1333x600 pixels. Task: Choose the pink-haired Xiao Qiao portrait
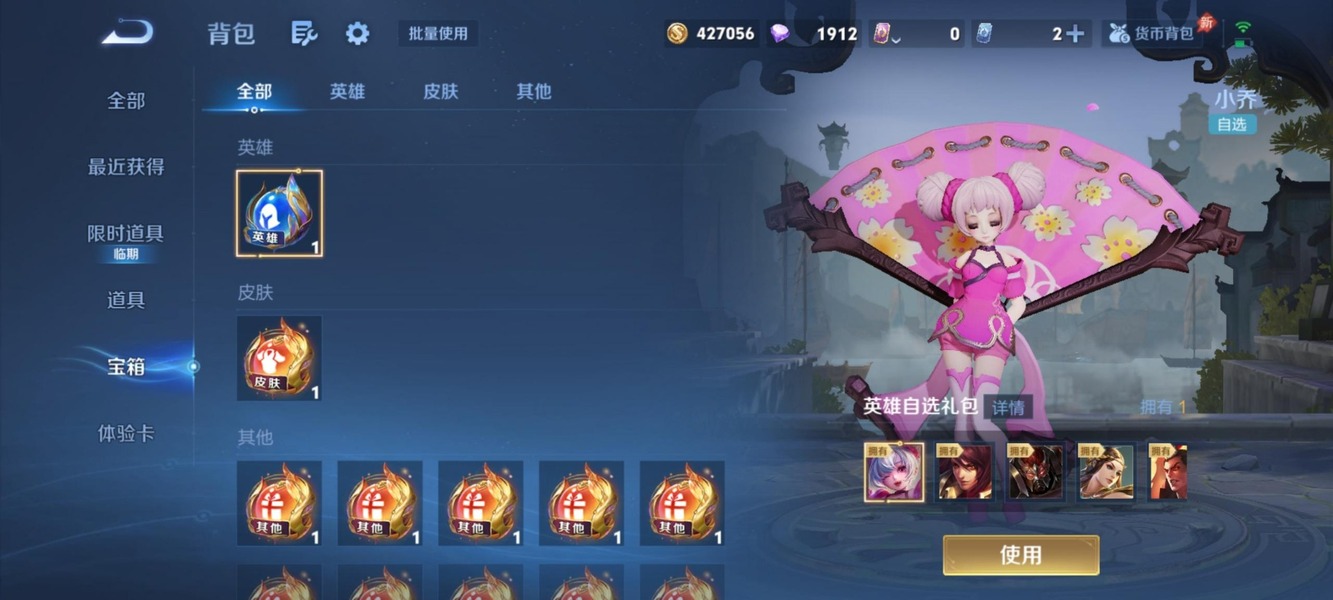894,472
